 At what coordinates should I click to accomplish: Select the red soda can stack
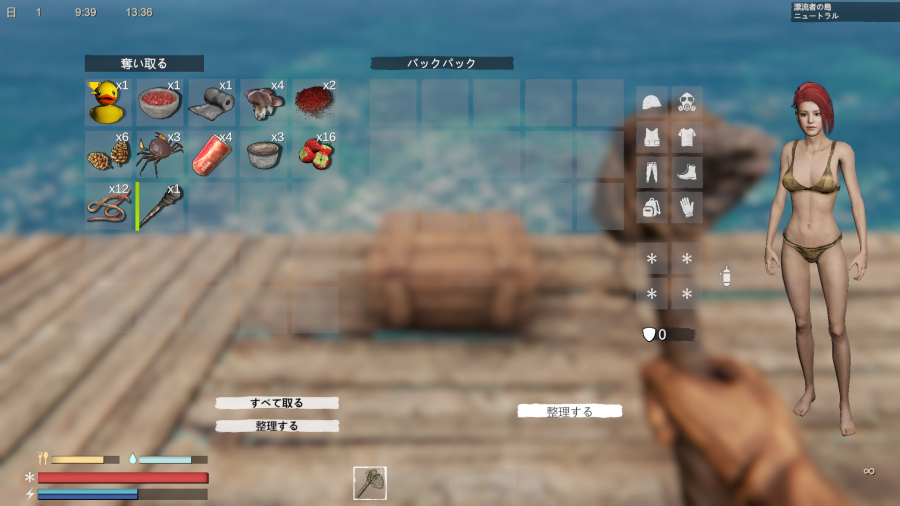pos(212,154)
